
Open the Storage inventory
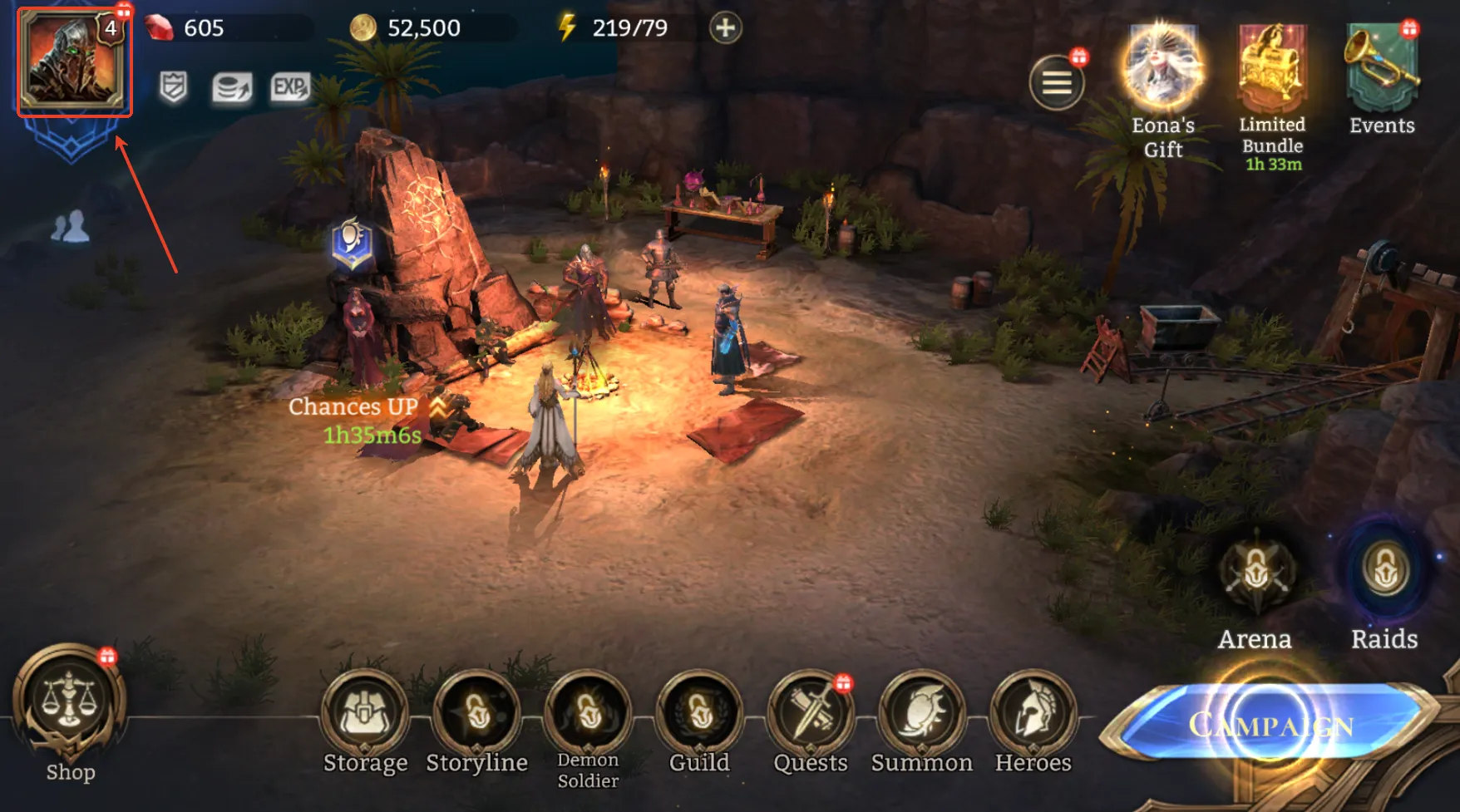(x=365, y=715)
